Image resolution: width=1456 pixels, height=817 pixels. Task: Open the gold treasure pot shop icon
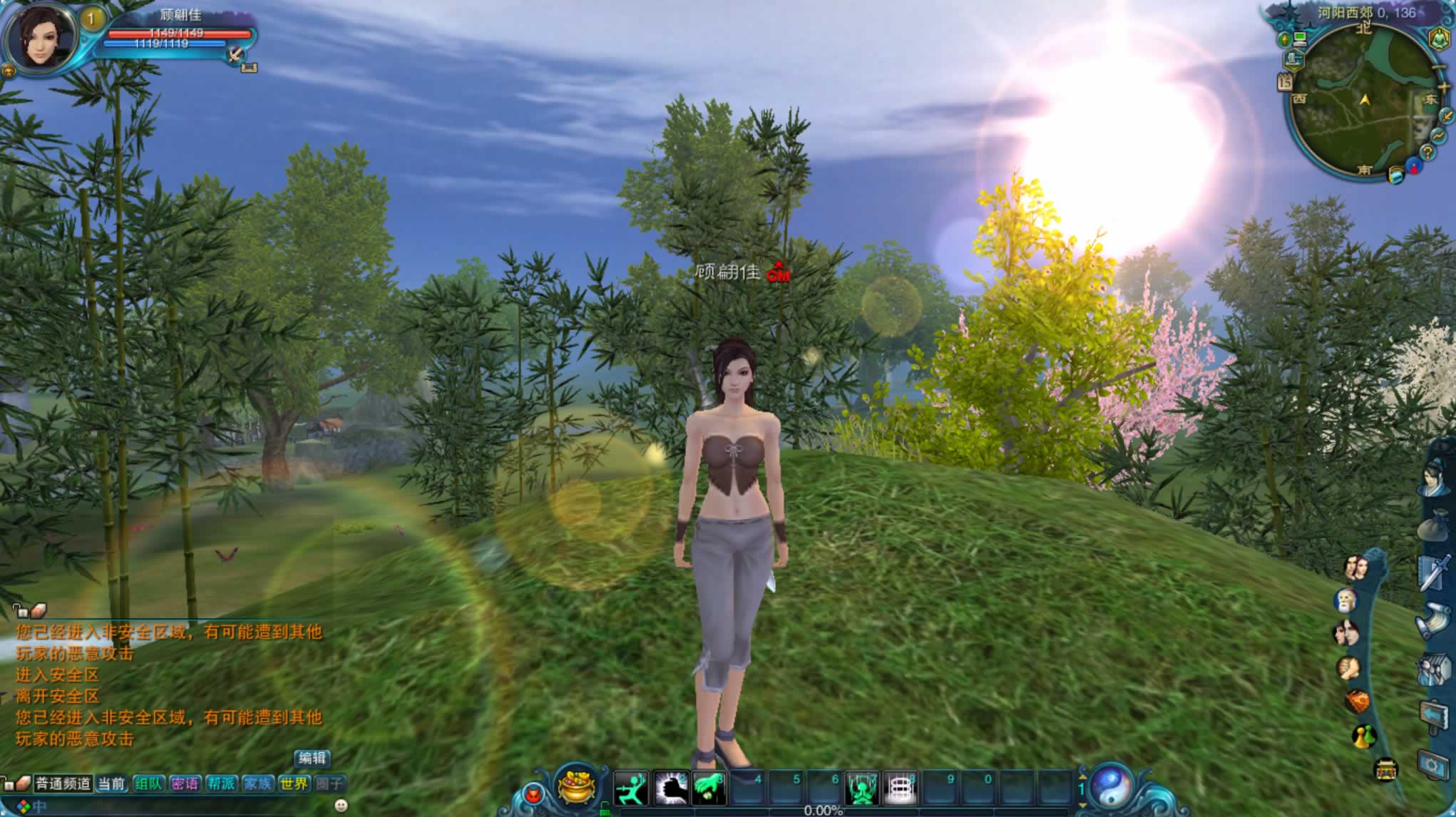click(x=577, y=787)
